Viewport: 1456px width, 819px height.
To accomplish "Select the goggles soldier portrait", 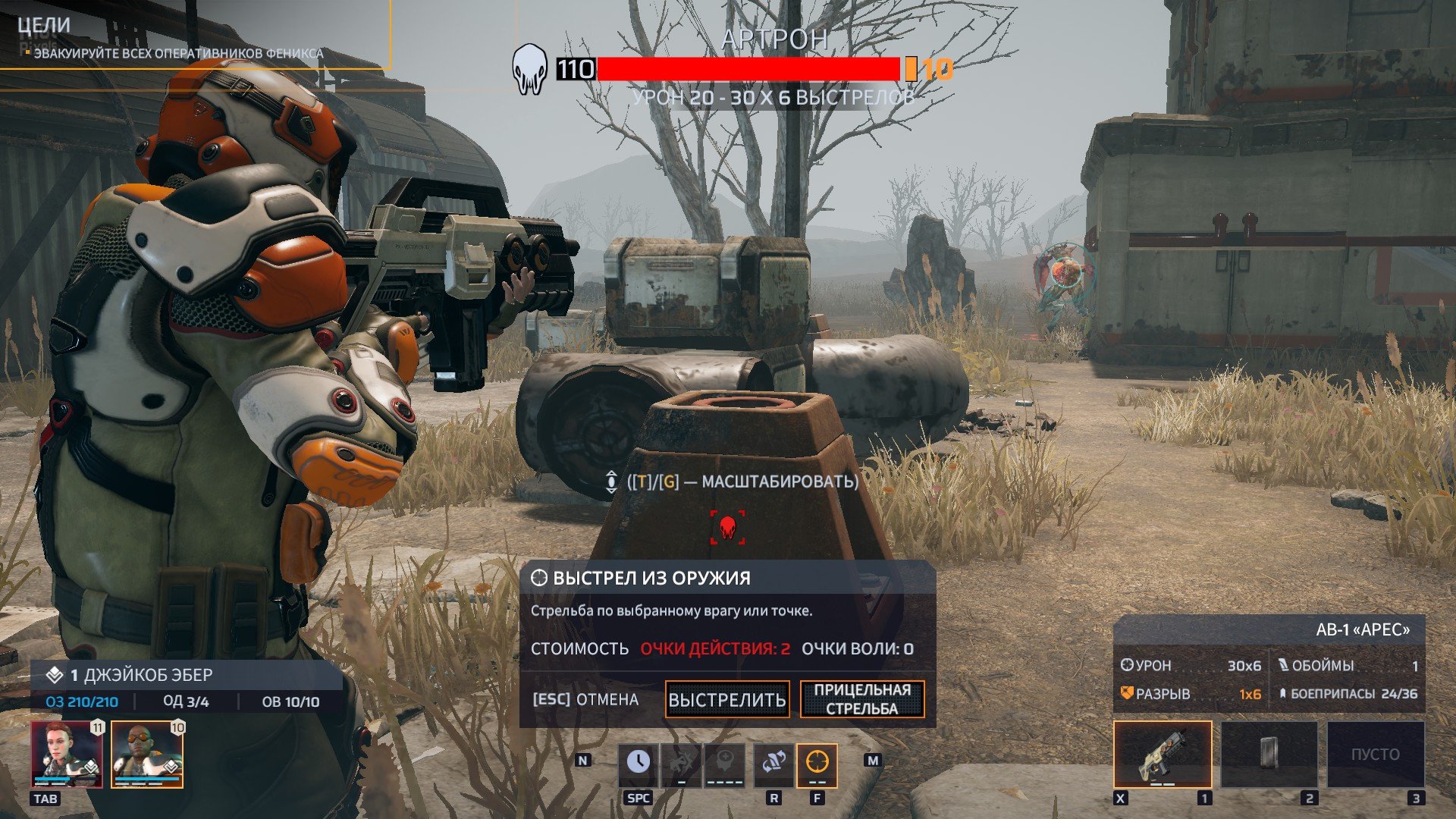I will click(147, 755).
